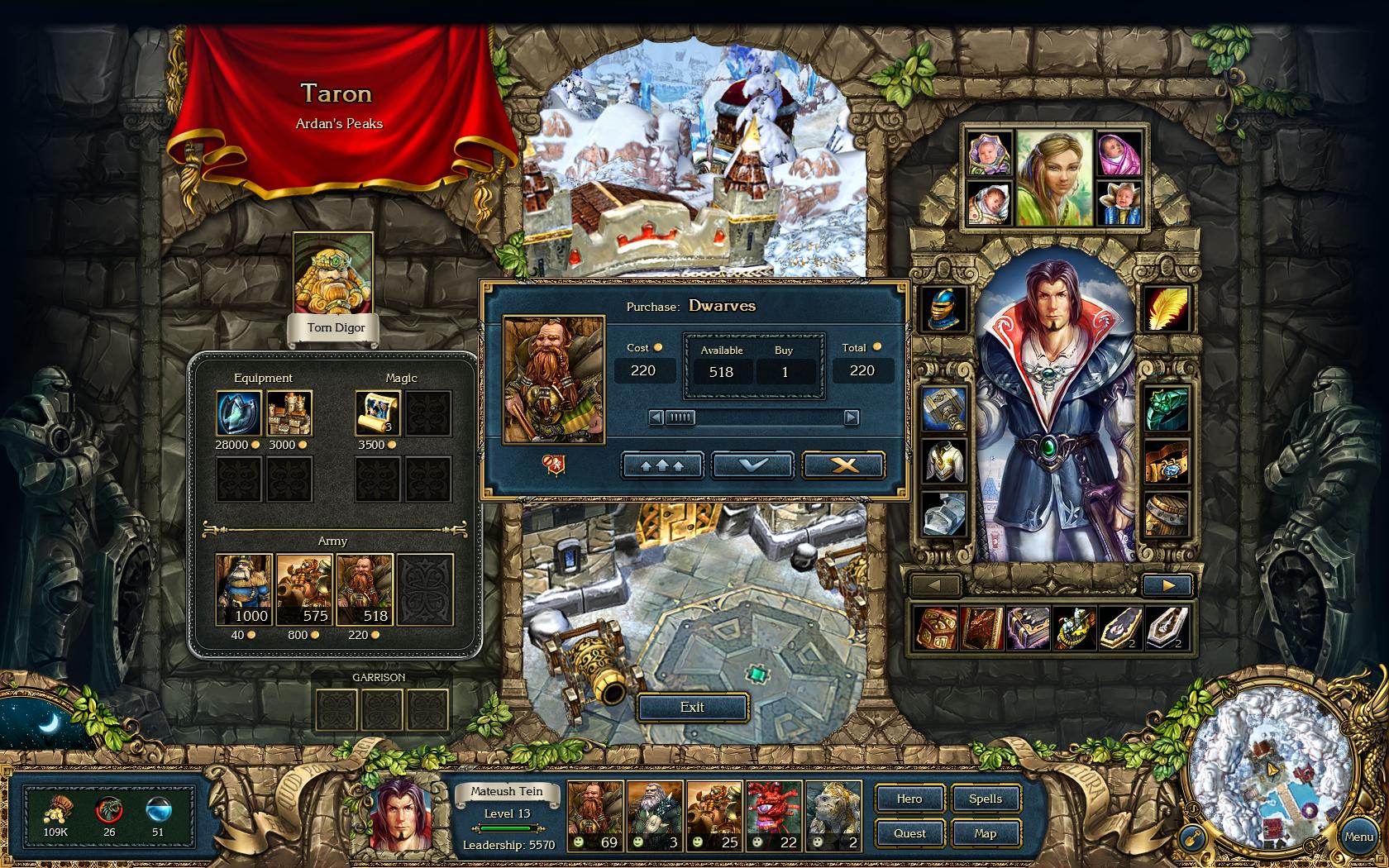The height and width of the screenshot is (868, 1389).
Task: Decrease buy amount with the slider's left arrow
Action: (x=656, y=417)
